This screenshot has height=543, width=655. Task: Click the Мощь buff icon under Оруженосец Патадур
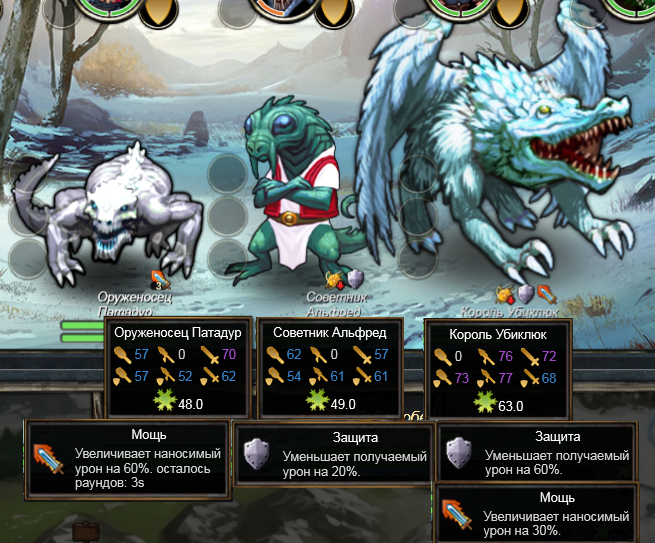(159, 280)
